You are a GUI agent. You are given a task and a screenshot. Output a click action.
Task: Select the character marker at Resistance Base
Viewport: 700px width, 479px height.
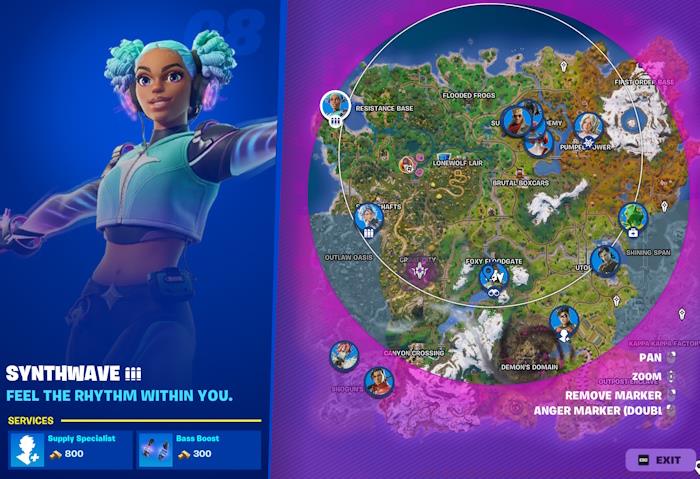tap(335, 104)
